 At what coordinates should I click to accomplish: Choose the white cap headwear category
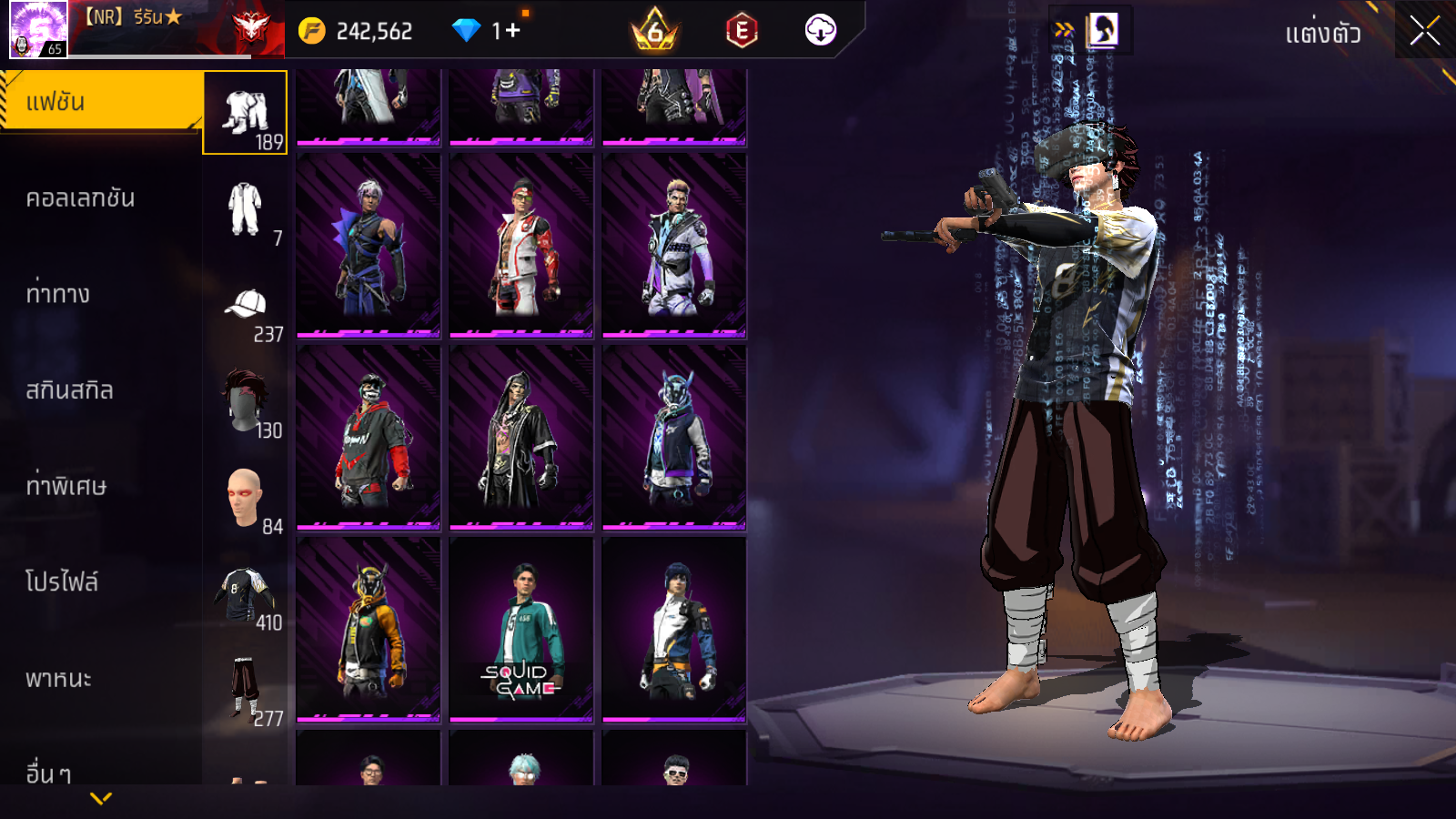click(x=246, y=306)
